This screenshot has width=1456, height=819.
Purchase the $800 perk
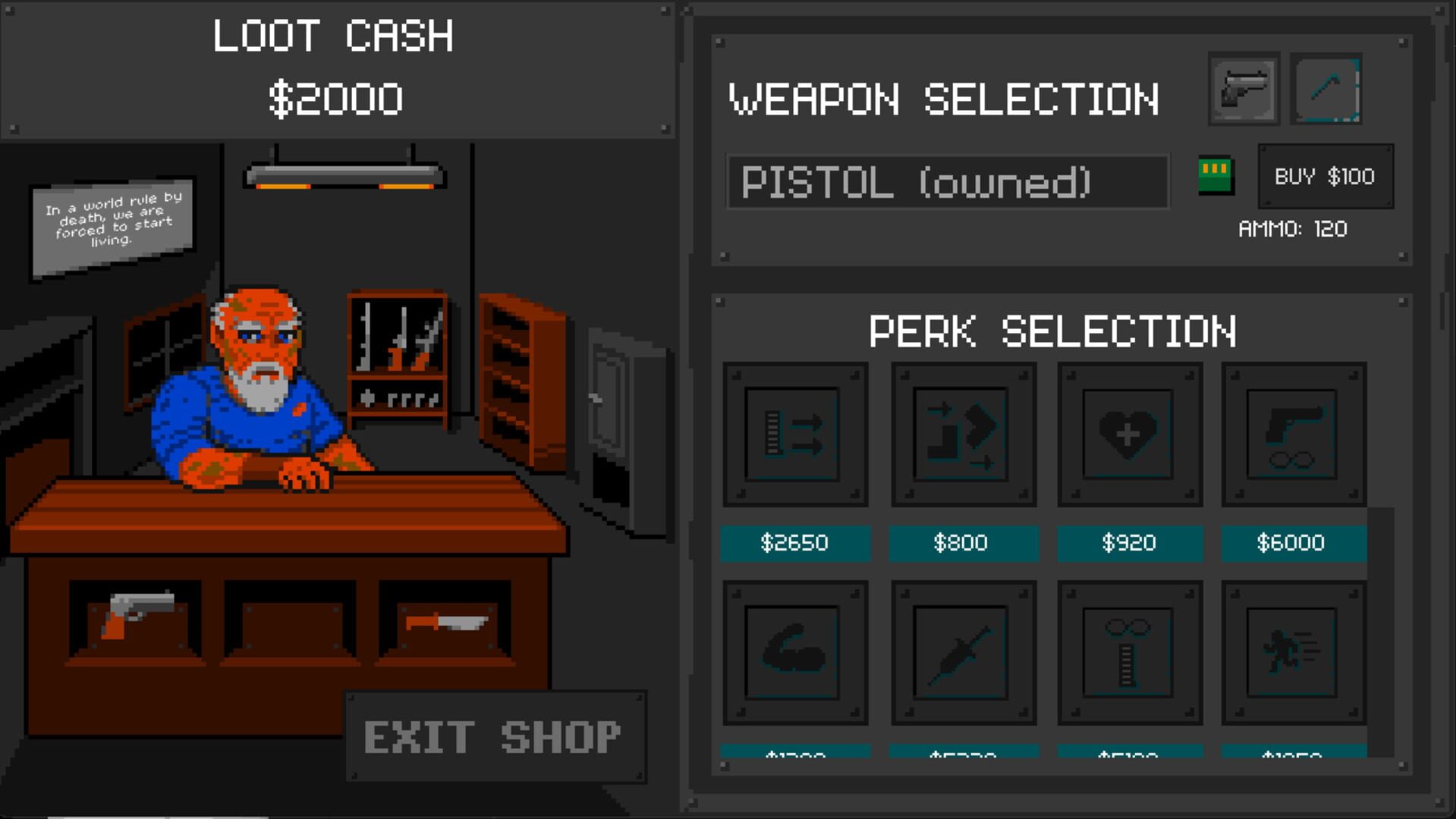963,543
